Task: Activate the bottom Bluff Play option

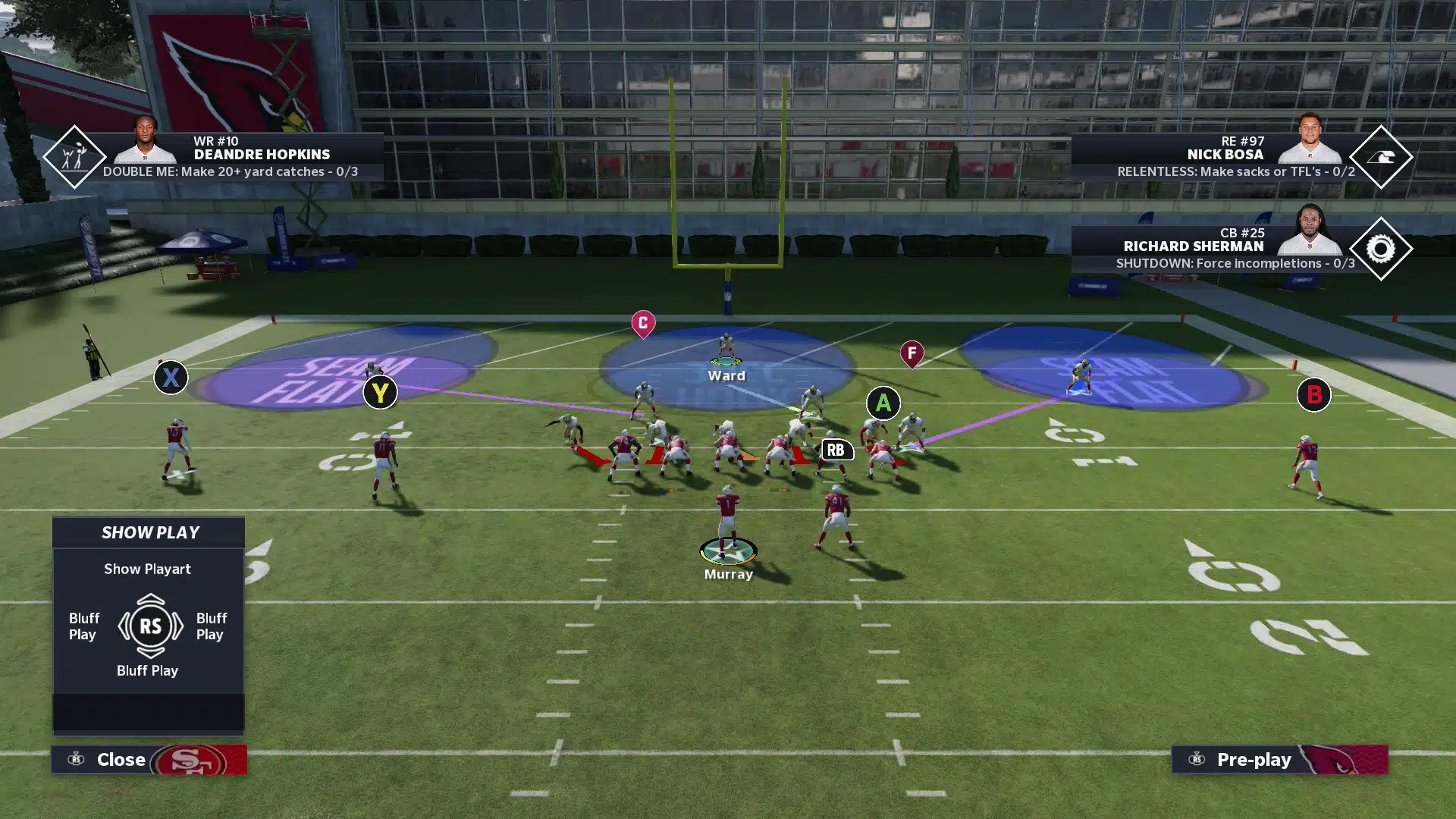Action: pos(148,670)
